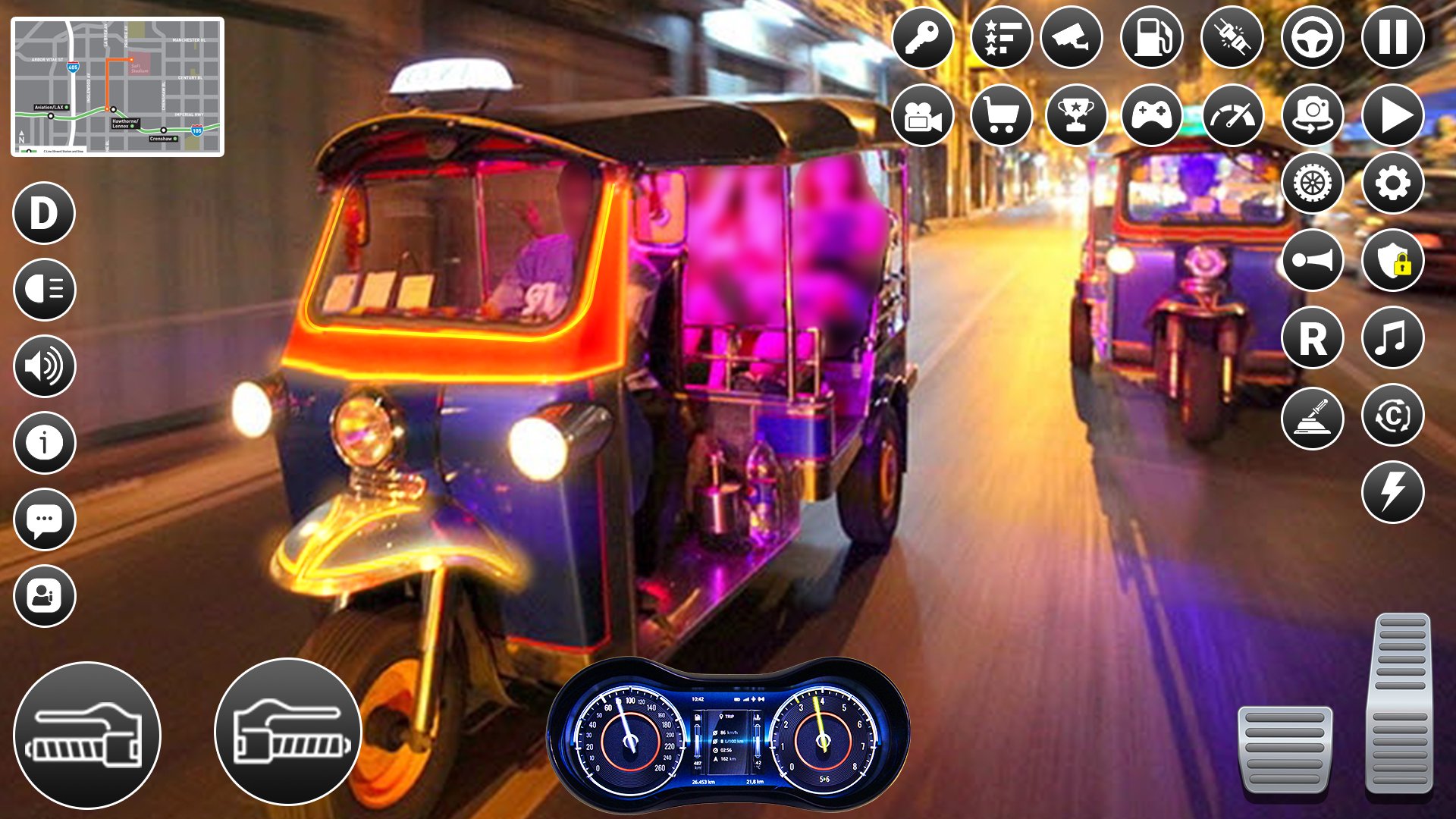Select the steering wheel control mode
Screen dimensions: 1456x819
[x=1312, y=37]
